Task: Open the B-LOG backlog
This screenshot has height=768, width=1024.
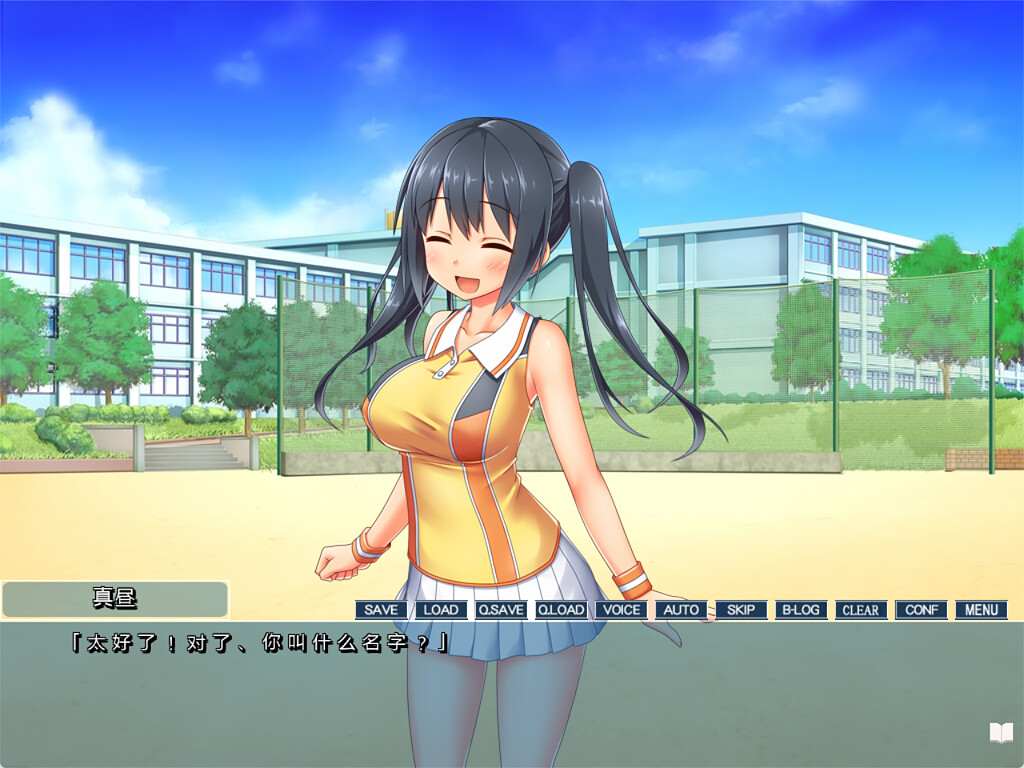Action: [801, 610]
